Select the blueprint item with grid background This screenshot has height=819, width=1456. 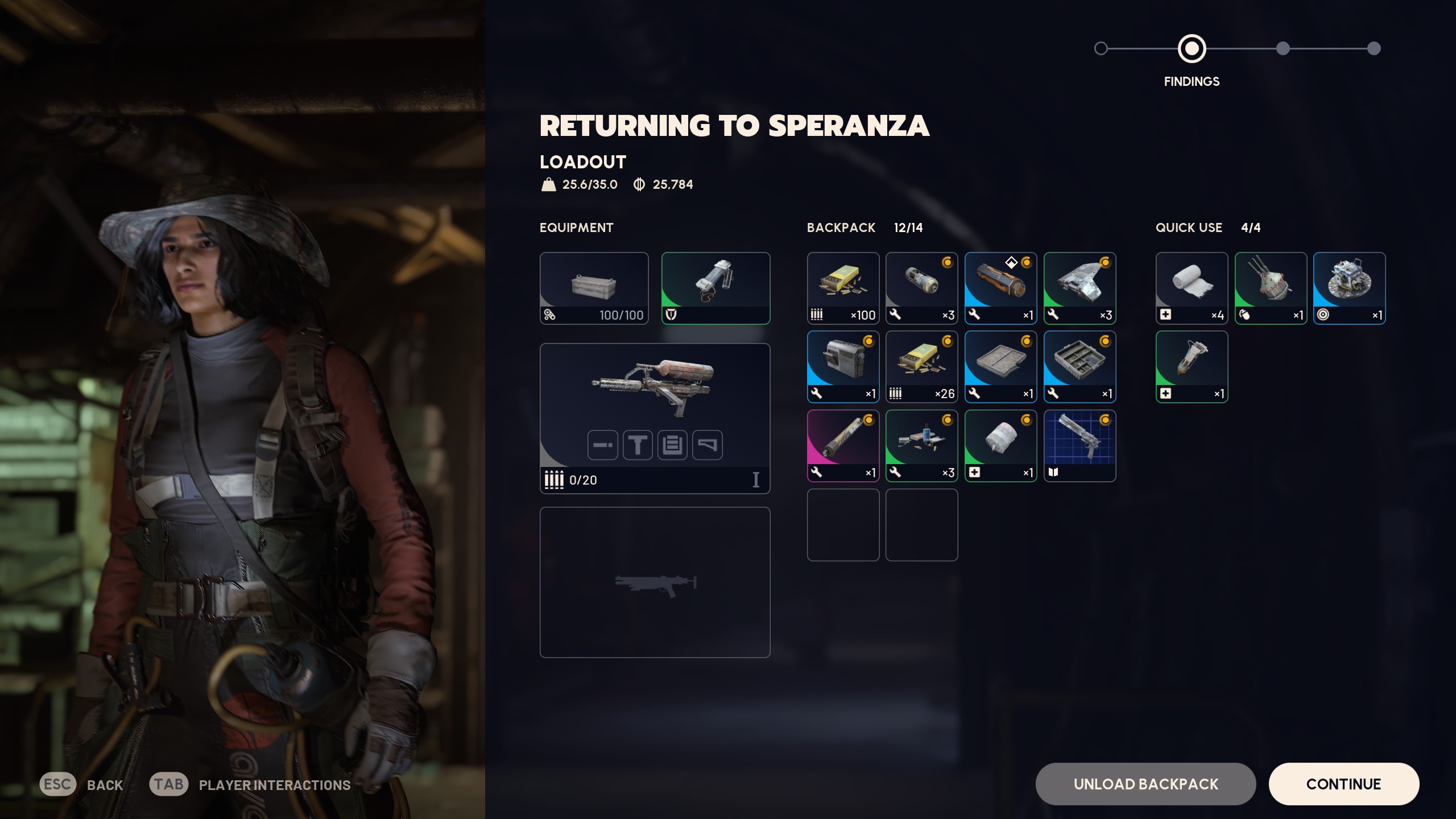1079,445
